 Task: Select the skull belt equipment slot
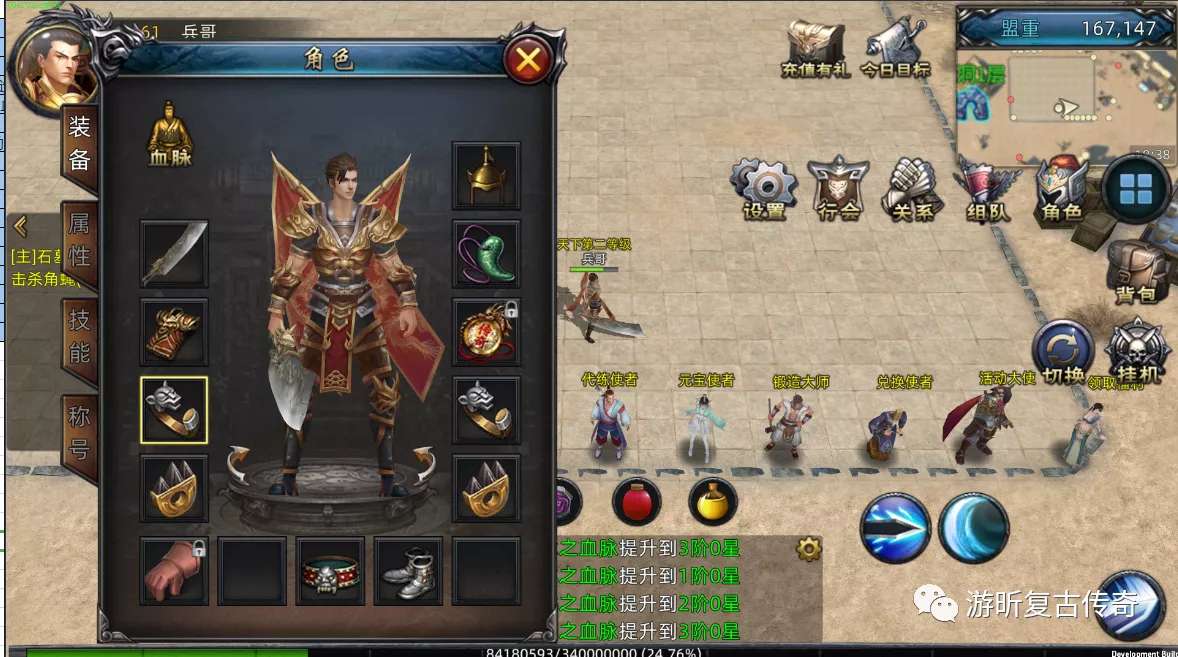[x=330, y=570]
